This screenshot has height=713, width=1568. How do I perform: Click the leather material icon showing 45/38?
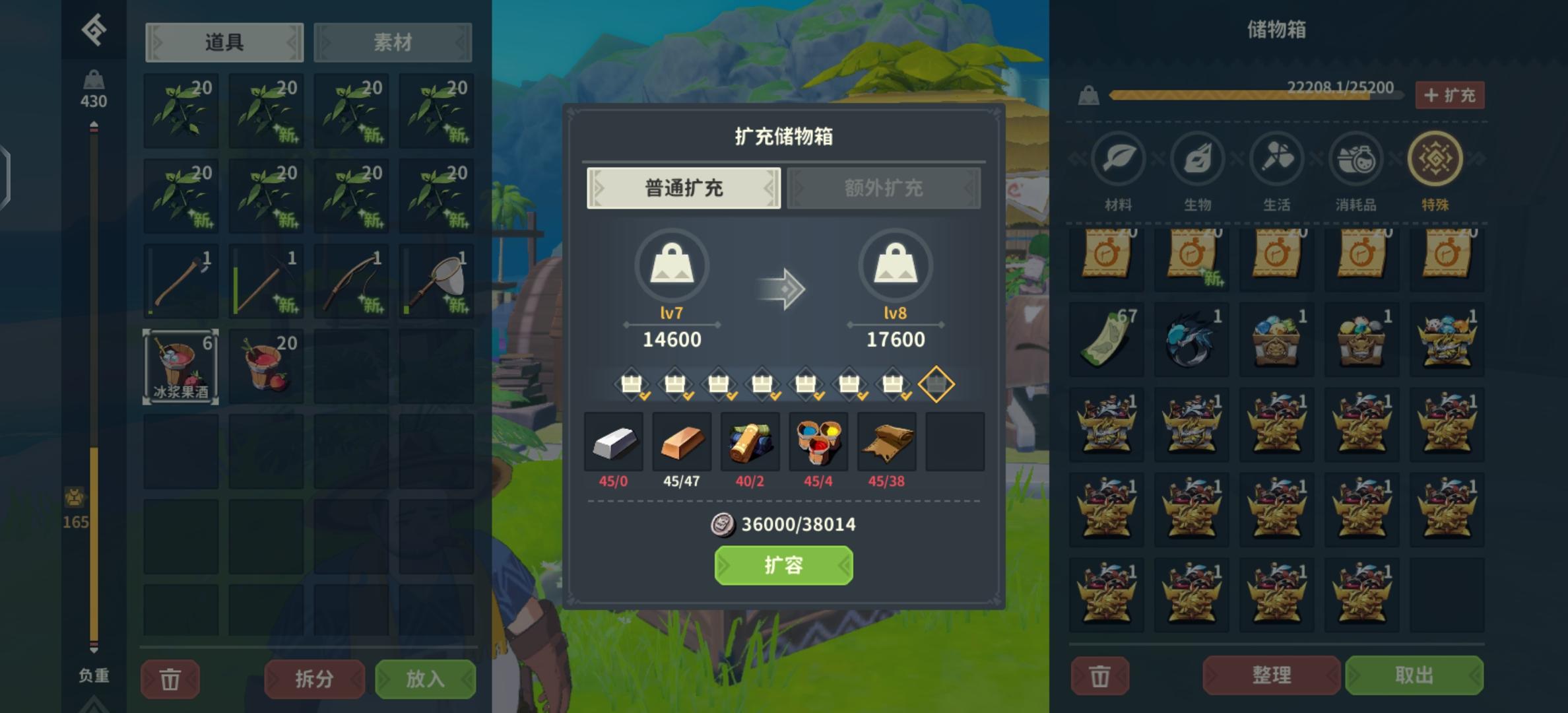click(x=886, y=442)
